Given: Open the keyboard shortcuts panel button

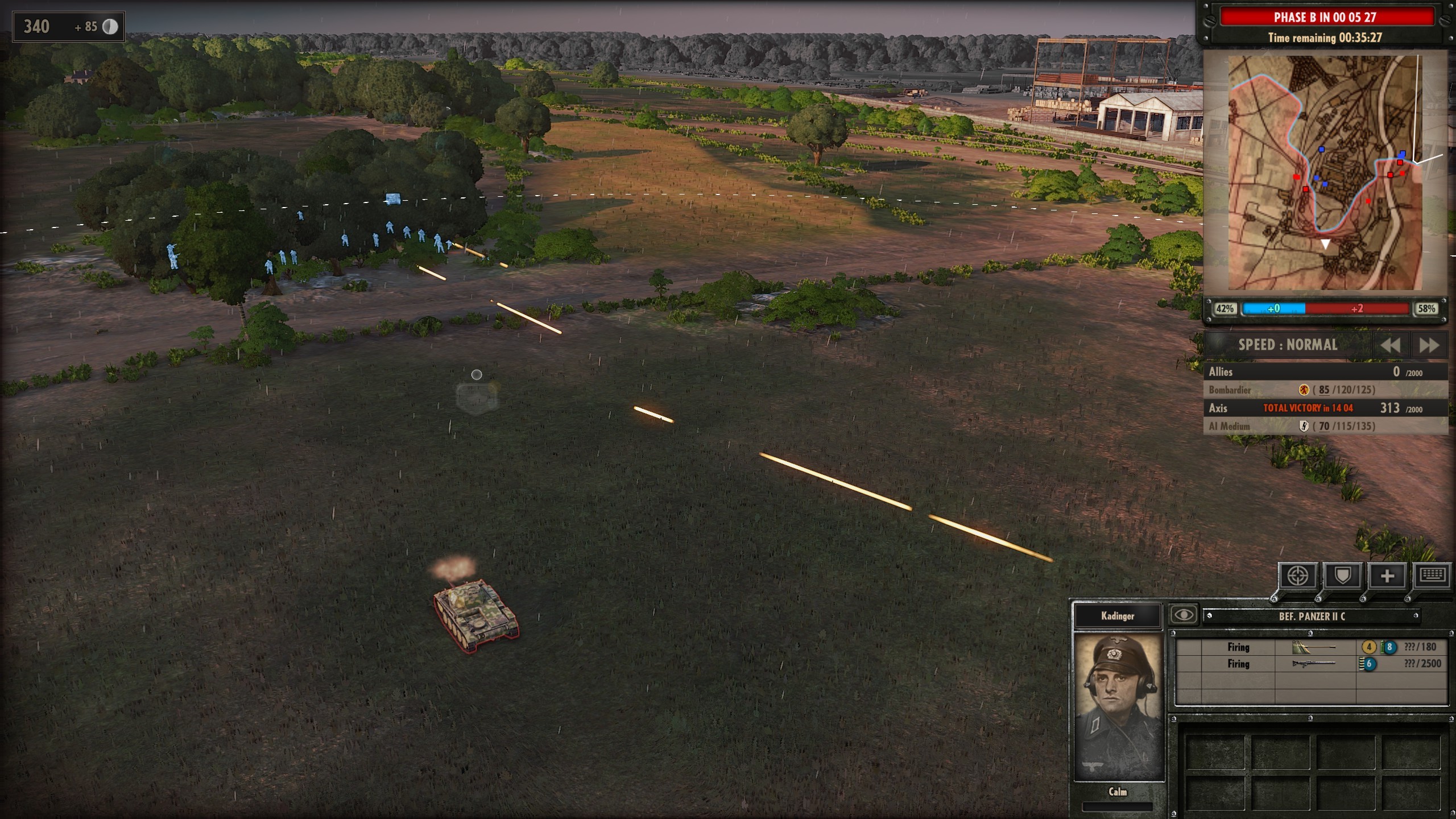Looking at the screenshot, I should 1431,576.
